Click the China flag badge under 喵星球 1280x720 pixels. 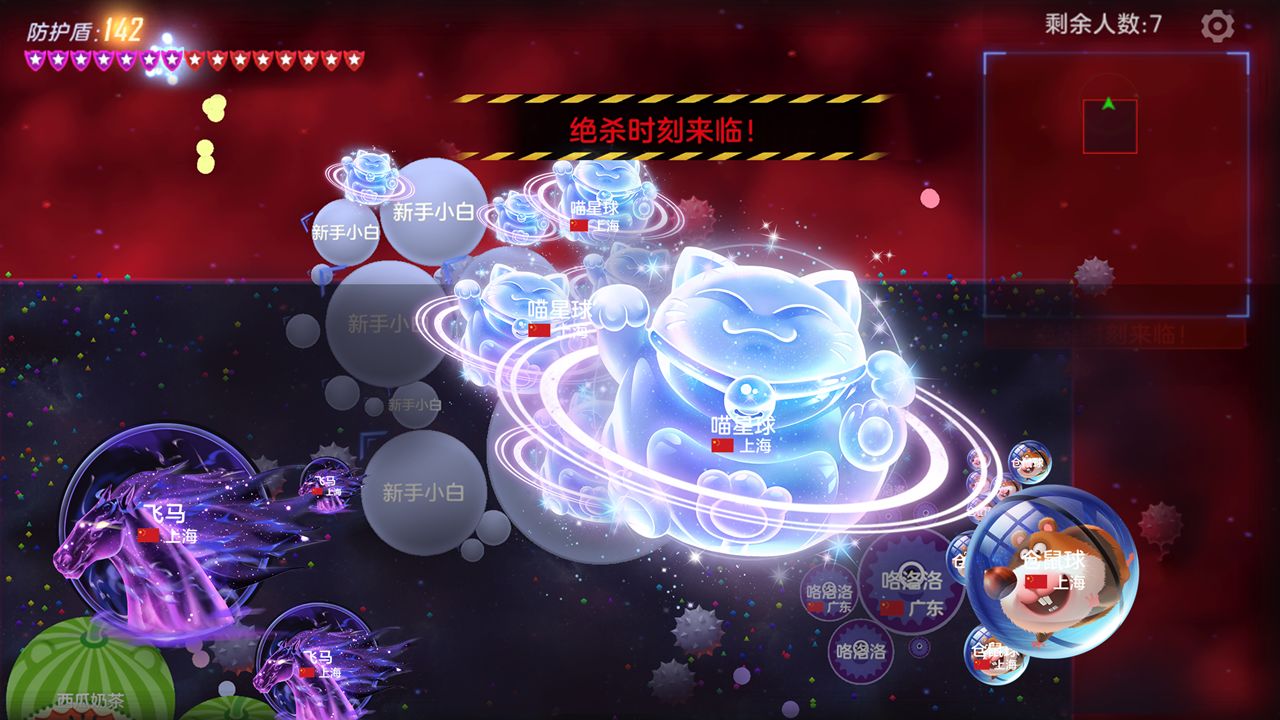(720, 444)
